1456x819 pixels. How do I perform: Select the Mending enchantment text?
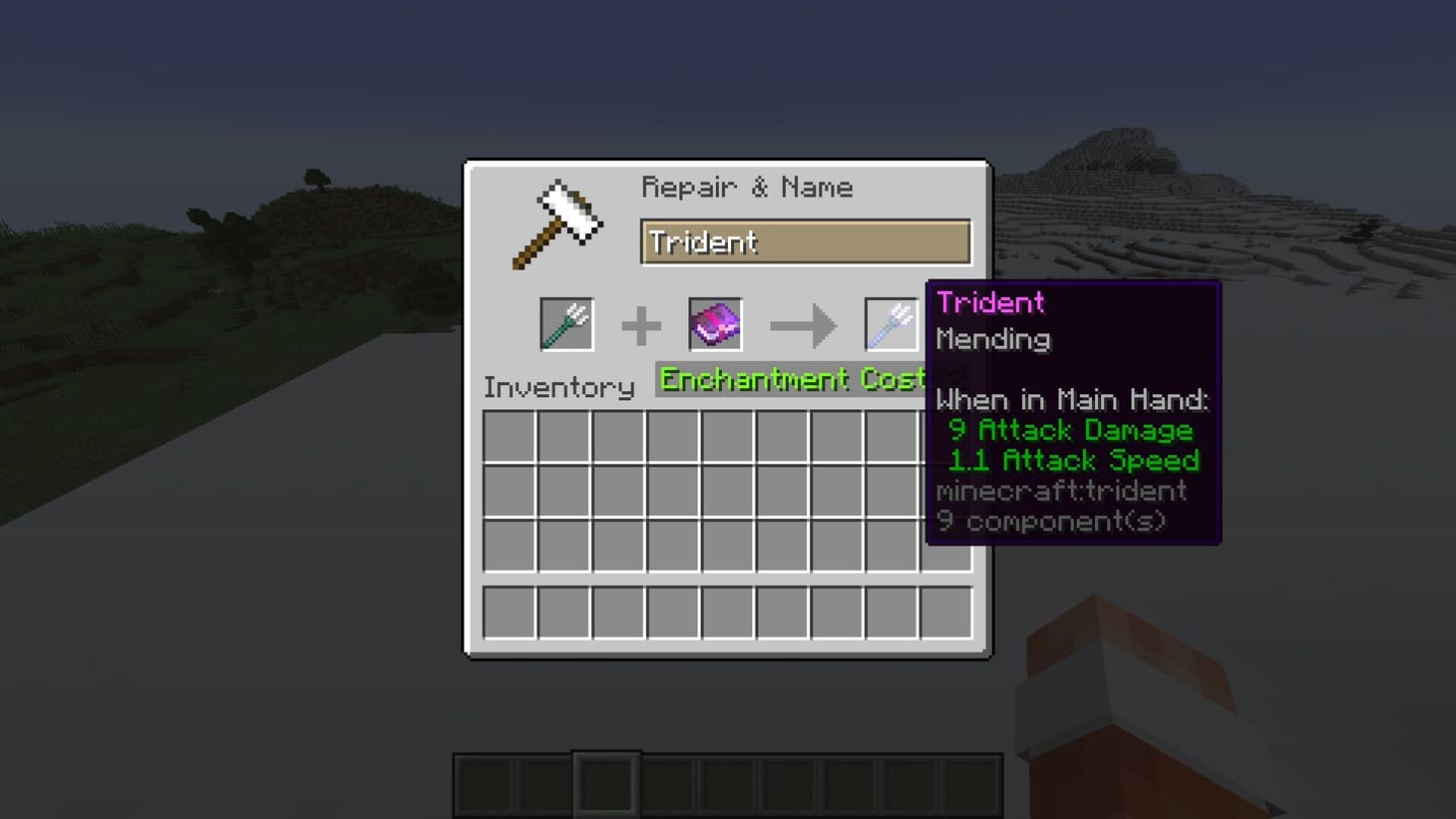pyautogui.click(x=993, y=340)
